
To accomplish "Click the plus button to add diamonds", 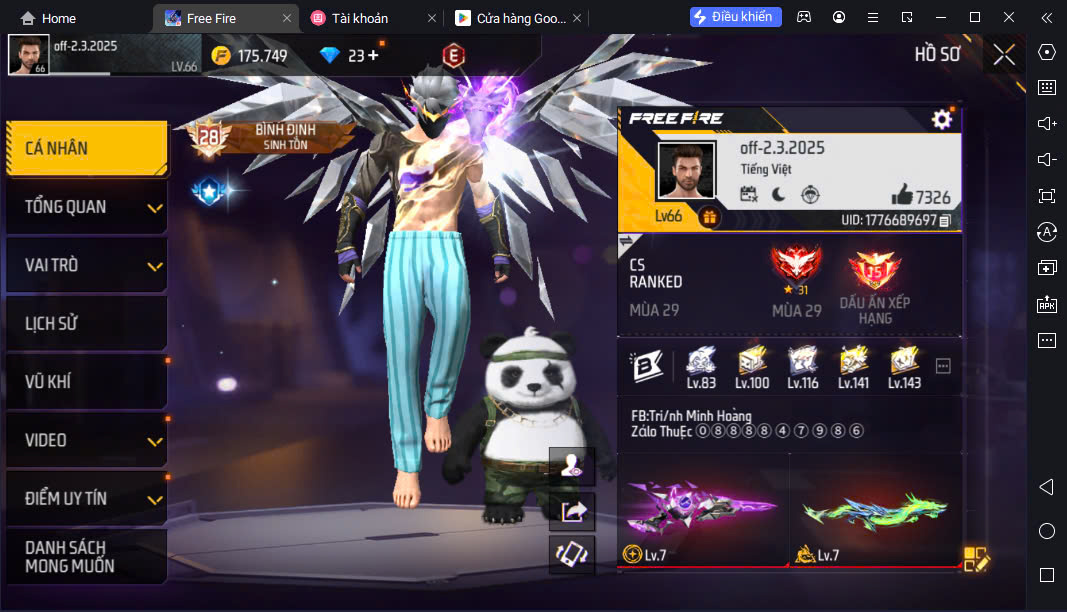I will click(x=374, y=56).
